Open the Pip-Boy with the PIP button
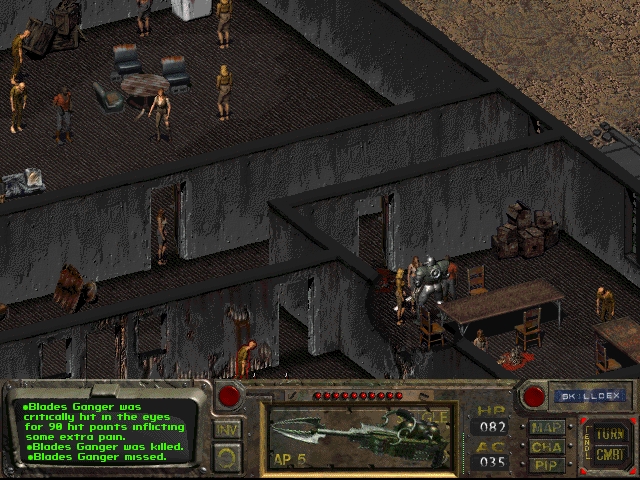 547,464
